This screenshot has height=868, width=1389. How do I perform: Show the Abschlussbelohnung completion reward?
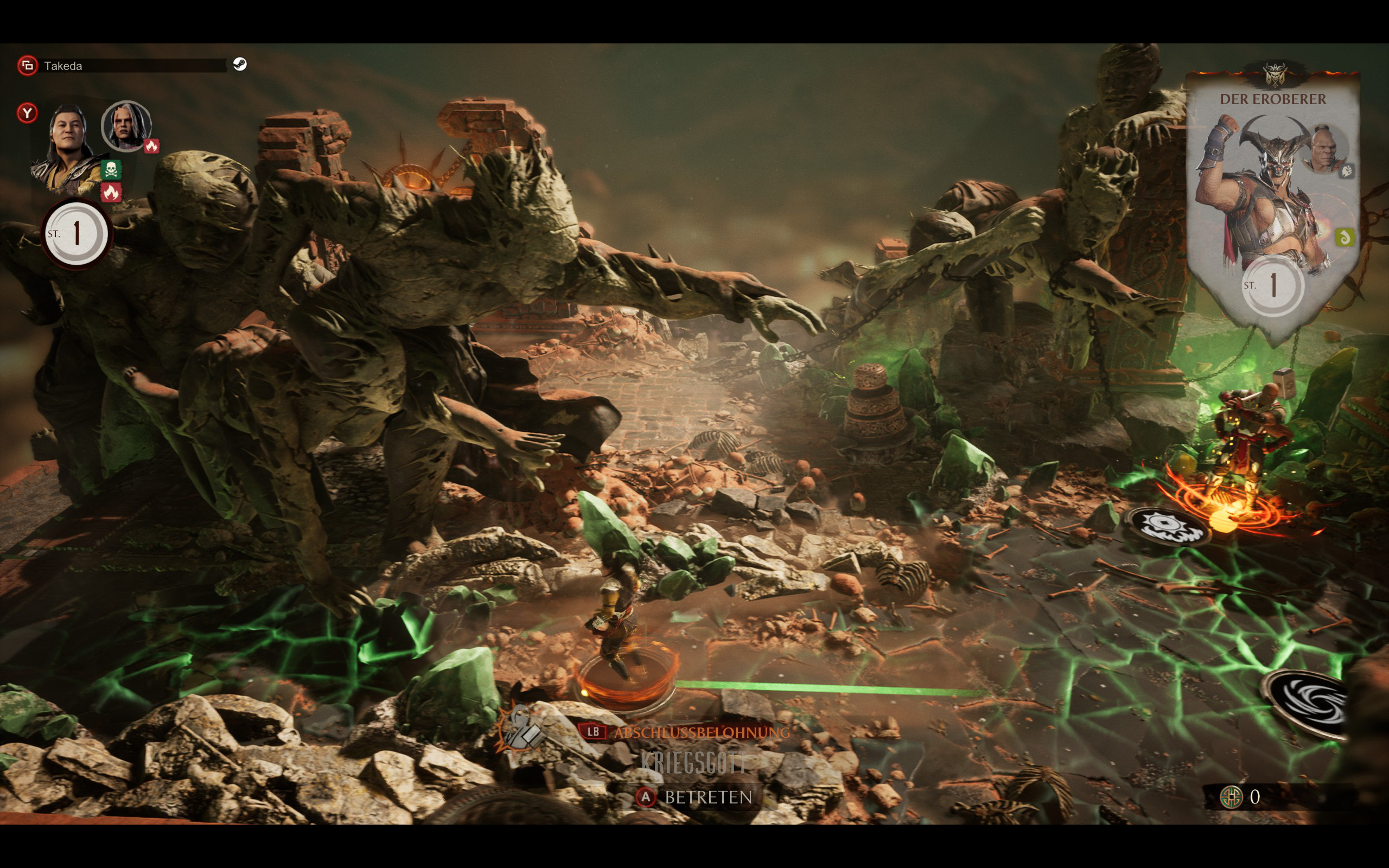tap(687, 732)
